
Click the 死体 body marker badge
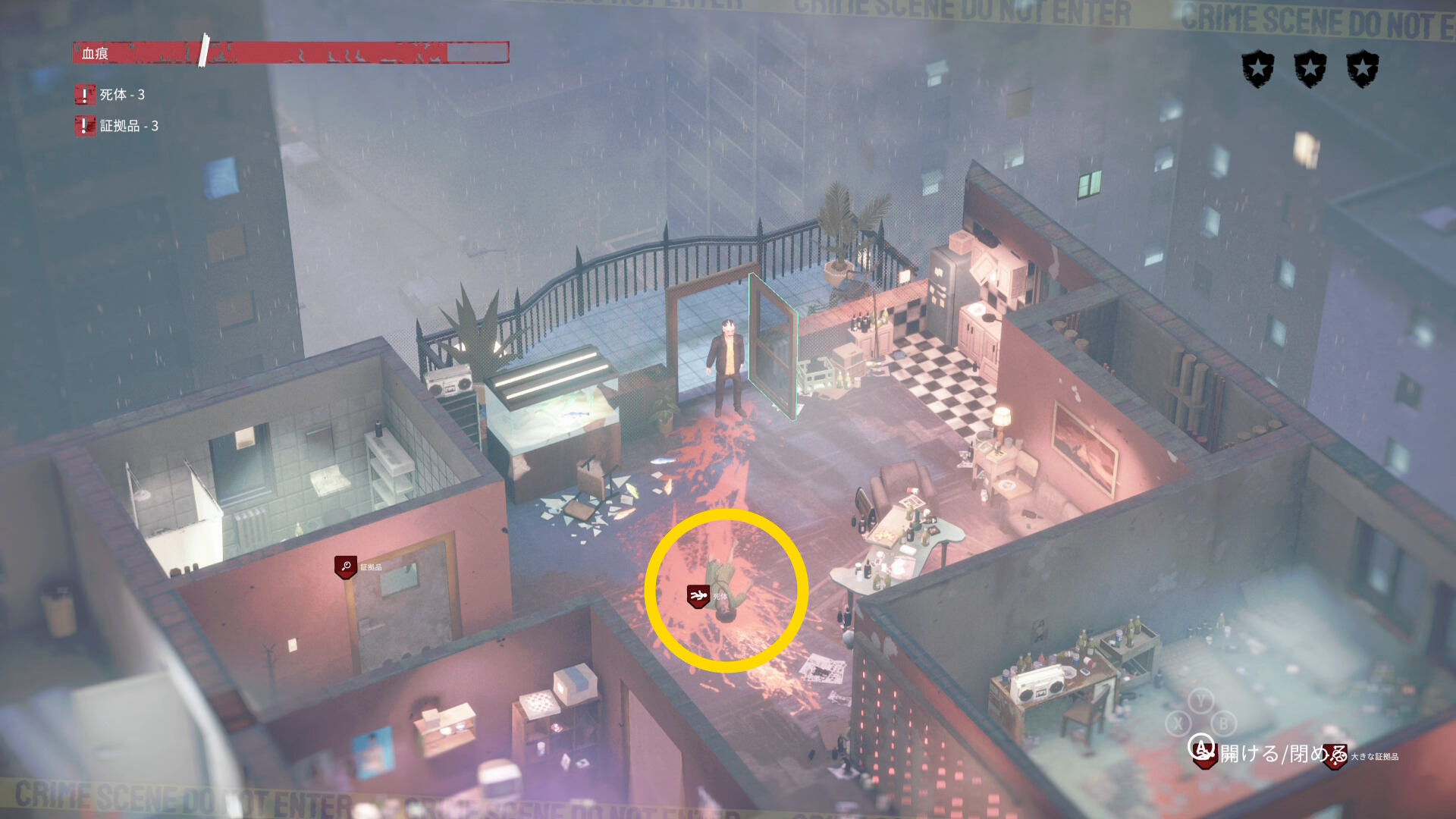(698, 596)
